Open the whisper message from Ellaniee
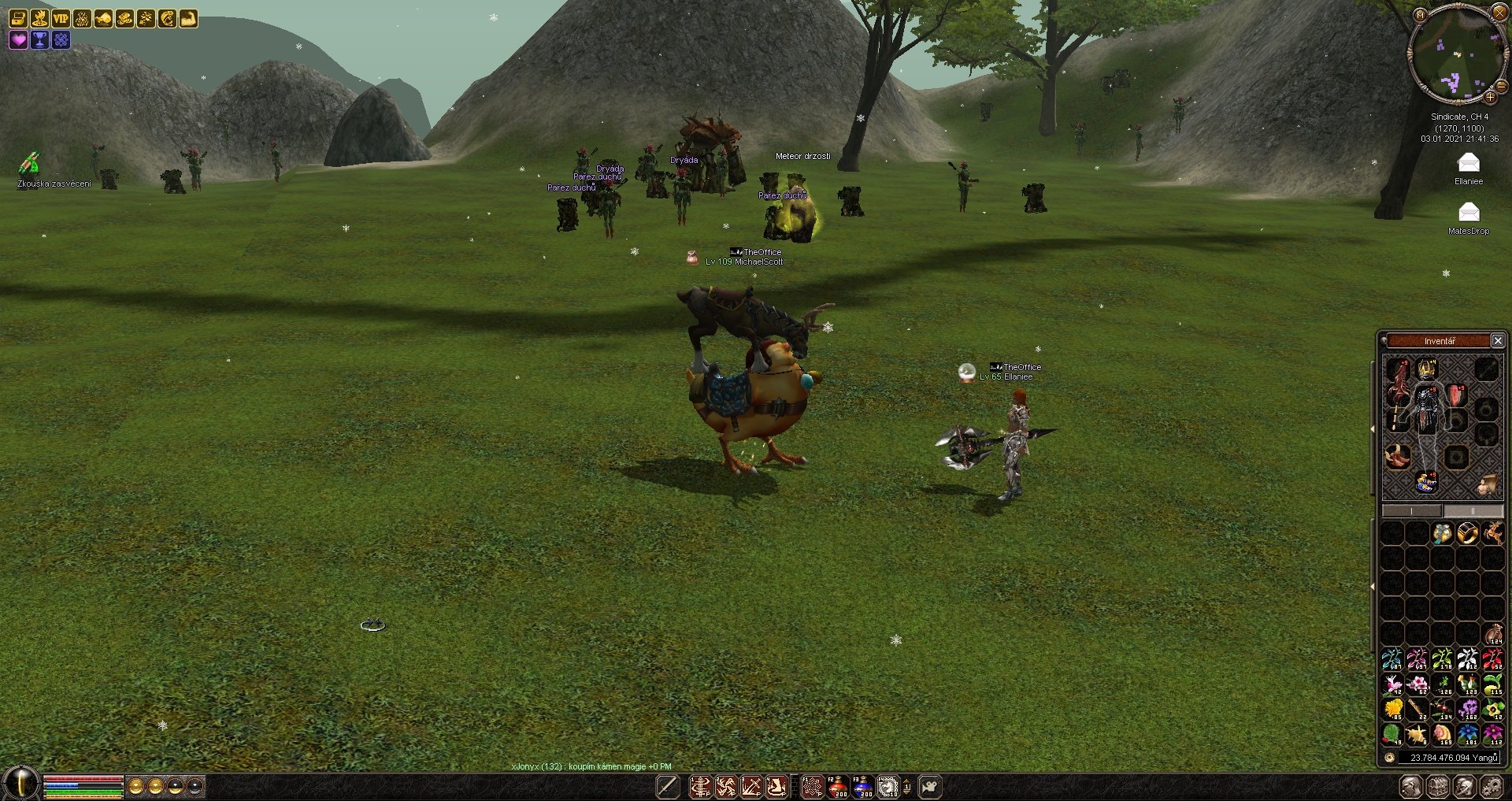1512x801 pixels. pyautogui.click(x=1469, y=164)
